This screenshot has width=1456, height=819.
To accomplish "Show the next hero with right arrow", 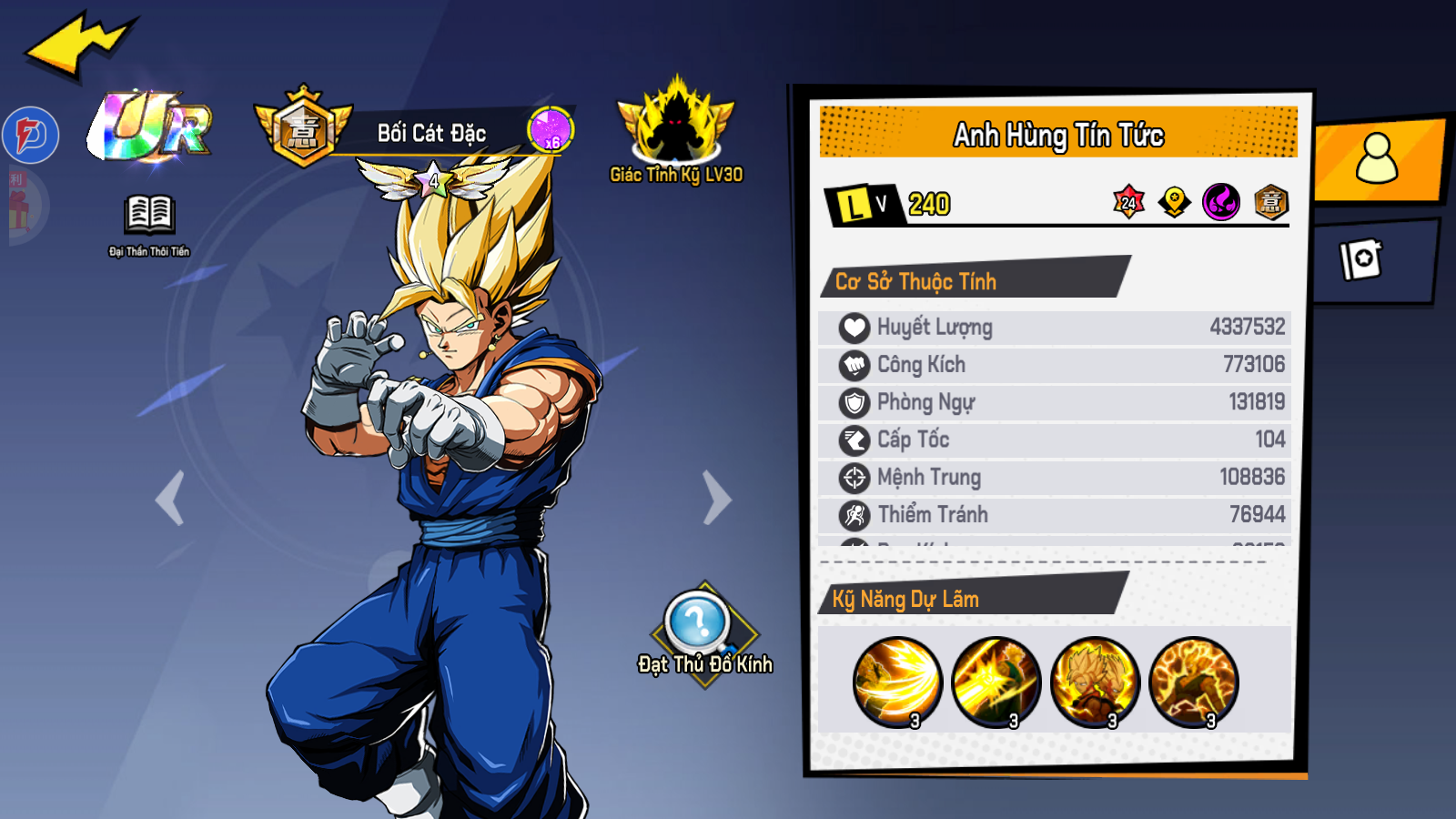I will [x=717, y=498].
